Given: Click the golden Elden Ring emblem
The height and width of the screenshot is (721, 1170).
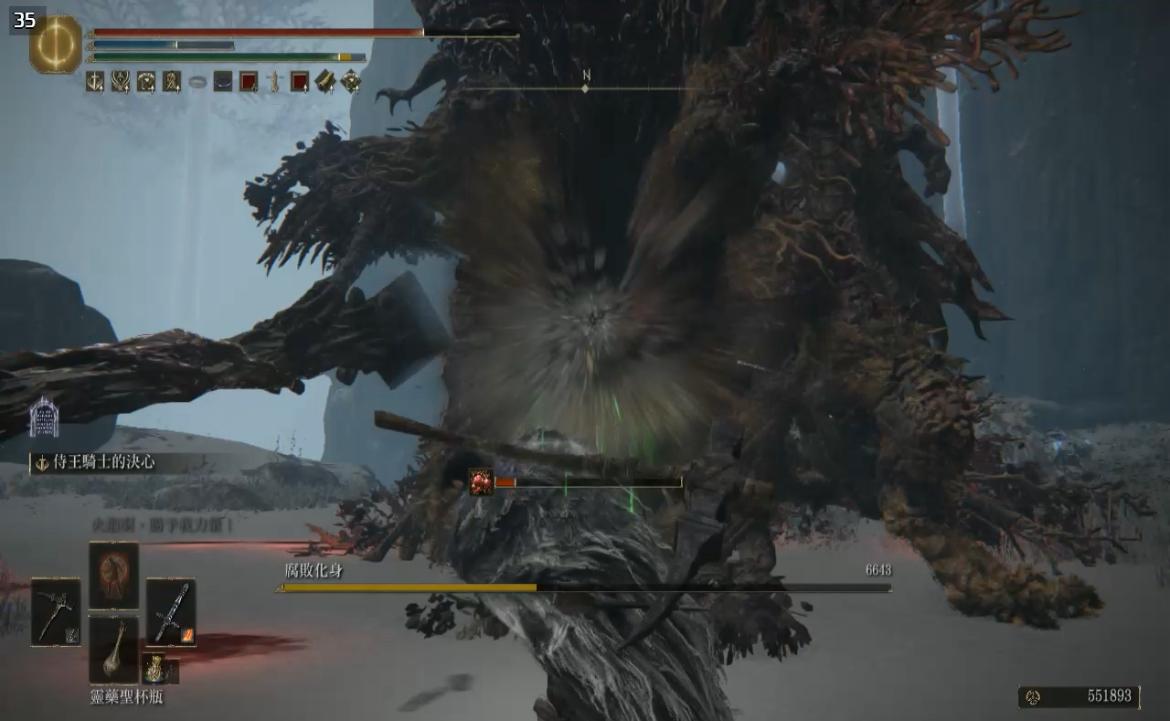Looking at the screenshot, I should [56, 44].
